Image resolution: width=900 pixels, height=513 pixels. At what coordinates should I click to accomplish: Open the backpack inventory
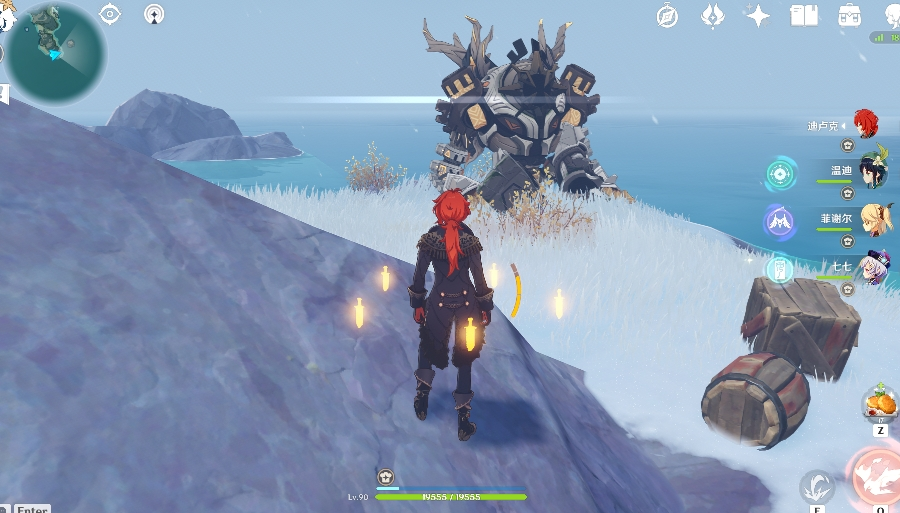850,15
